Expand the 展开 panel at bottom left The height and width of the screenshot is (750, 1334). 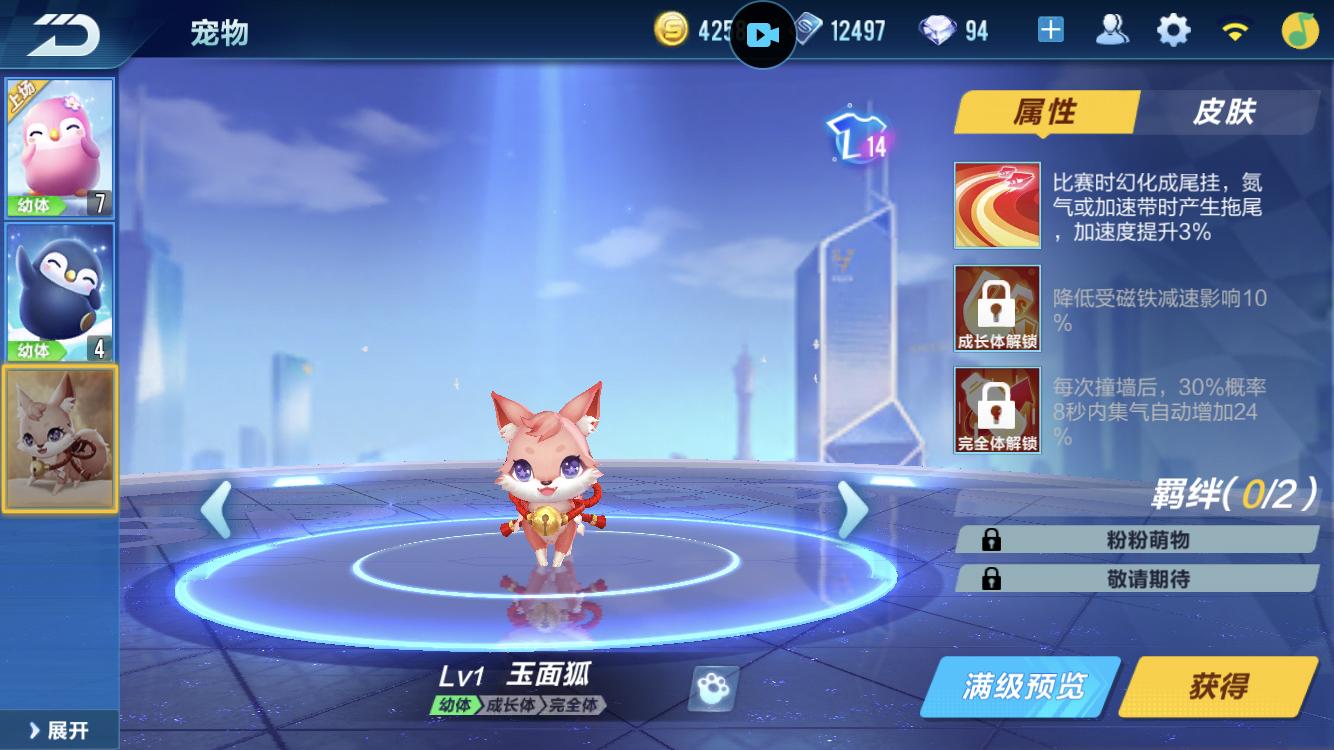point(55,732)
